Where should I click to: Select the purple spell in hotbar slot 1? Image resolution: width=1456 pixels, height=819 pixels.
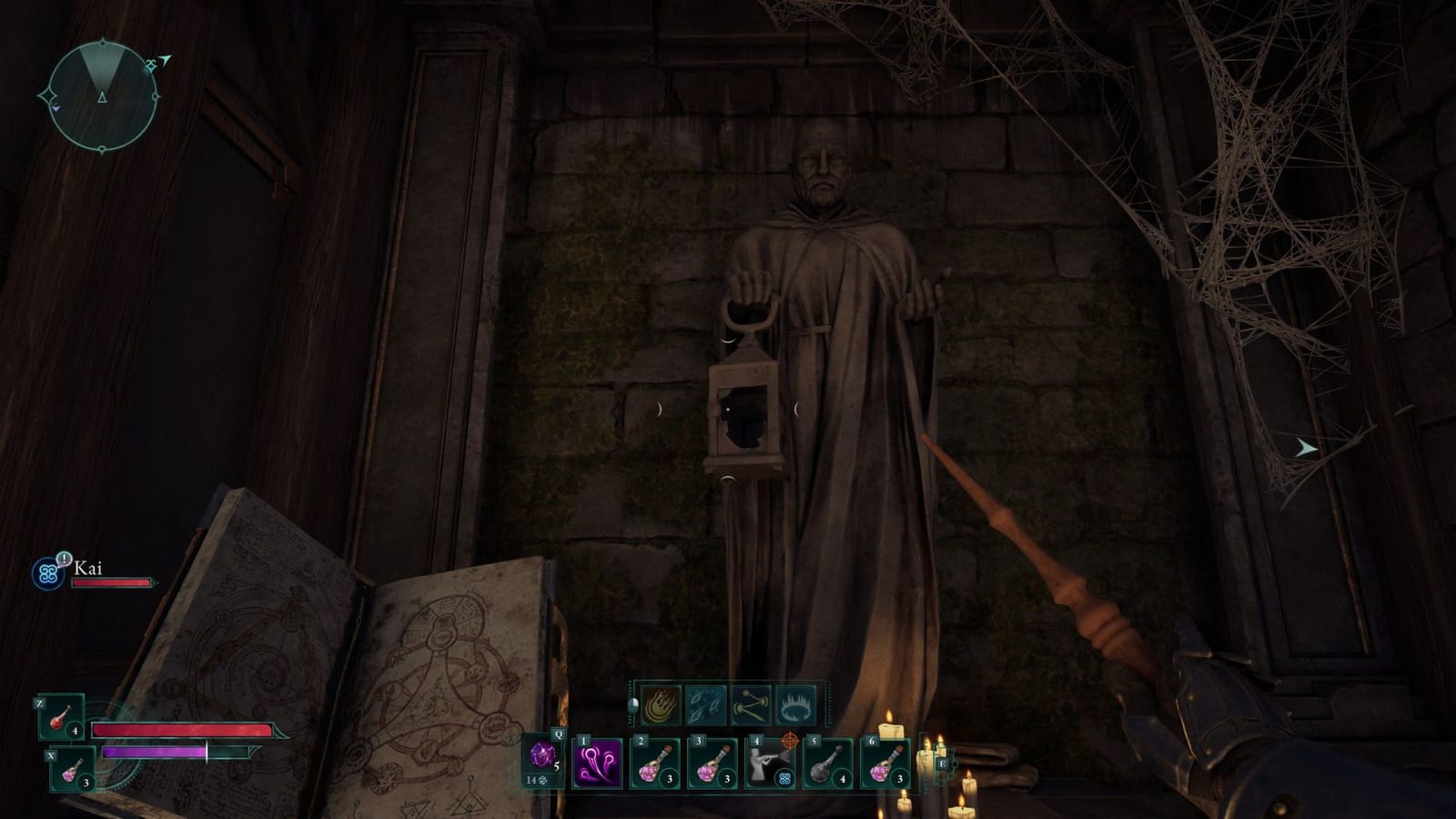[597, 763]
